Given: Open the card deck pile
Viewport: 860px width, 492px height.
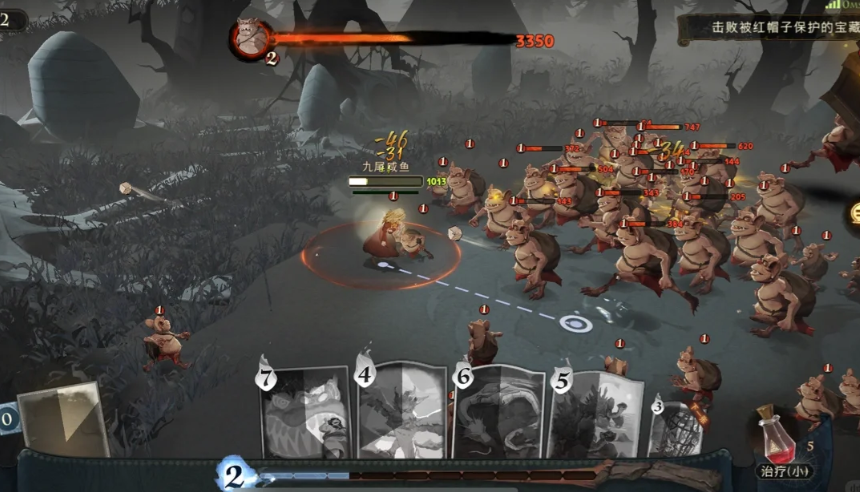Looking at the screenshot, I should [62, 421].
